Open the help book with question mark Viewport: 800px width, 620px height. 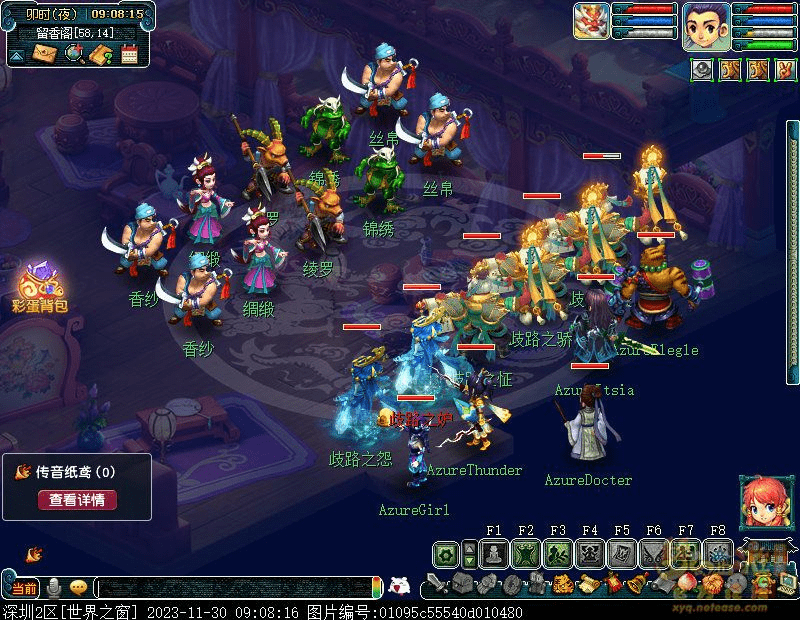coord(100,54)
